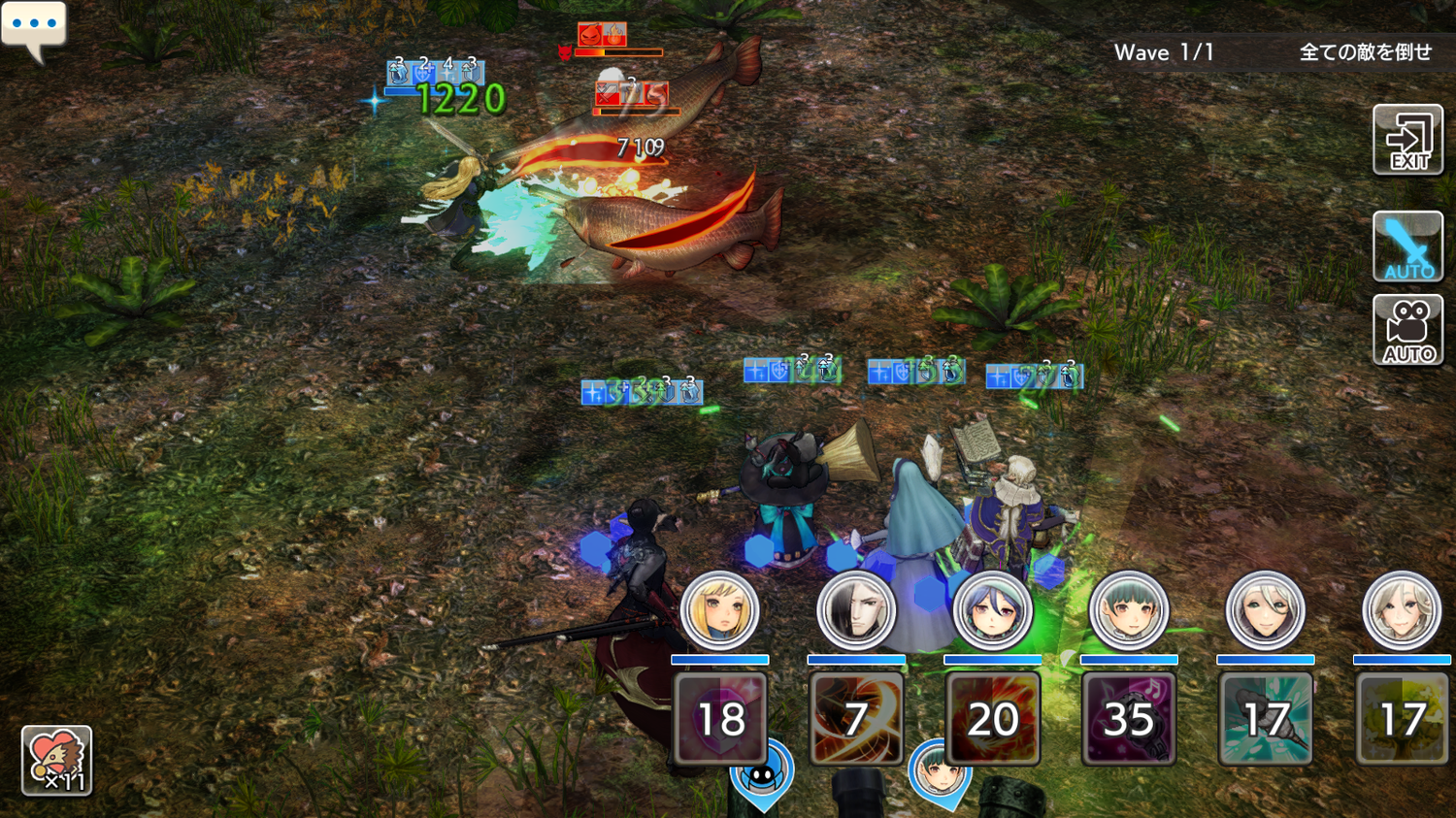Activate the skill with cooldown 18
This screenshot has width=1456, height=818.
coord(720,719)
